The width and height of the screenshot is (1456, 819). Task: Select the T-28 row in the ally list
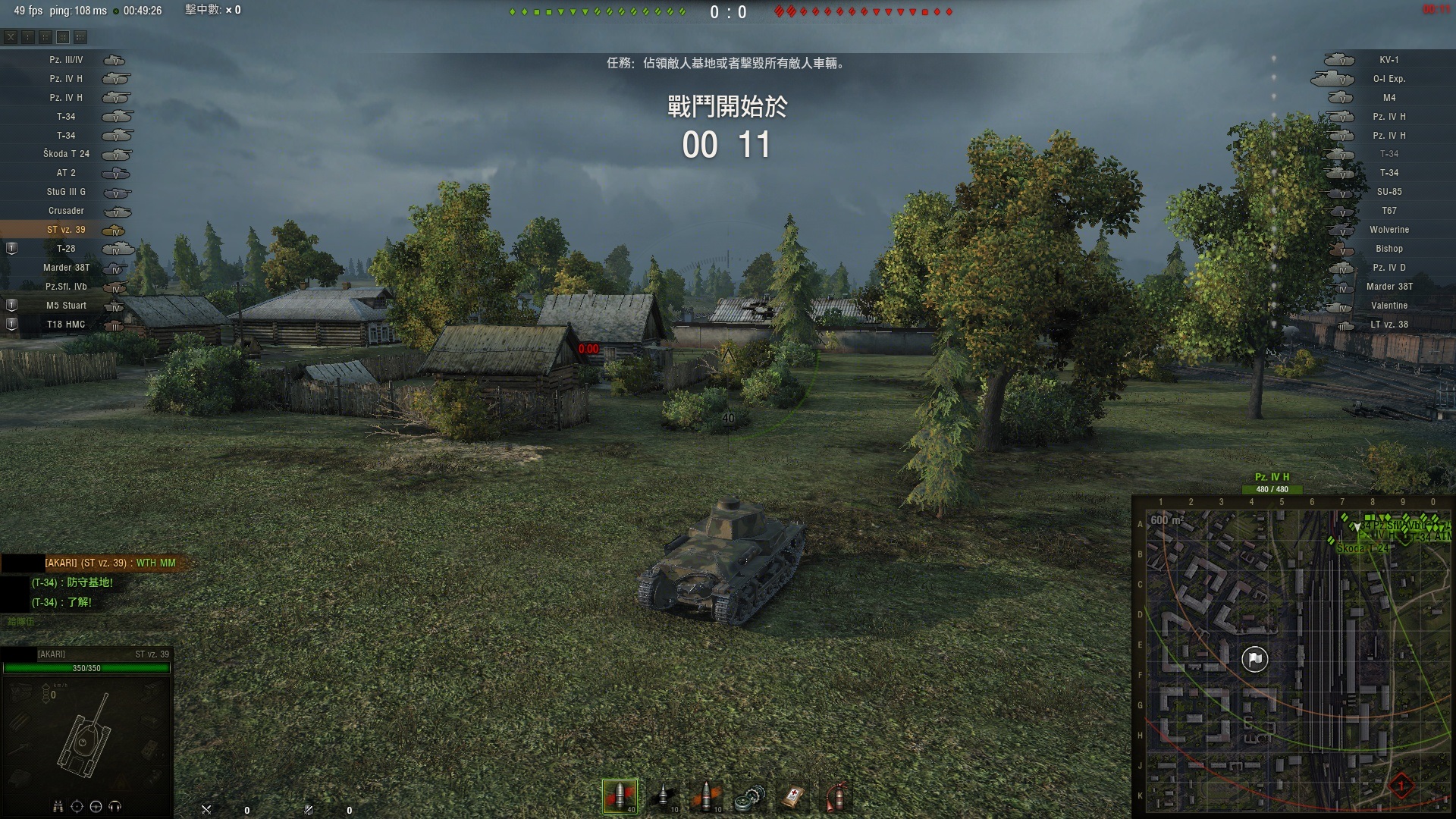[x=66, y=249]
